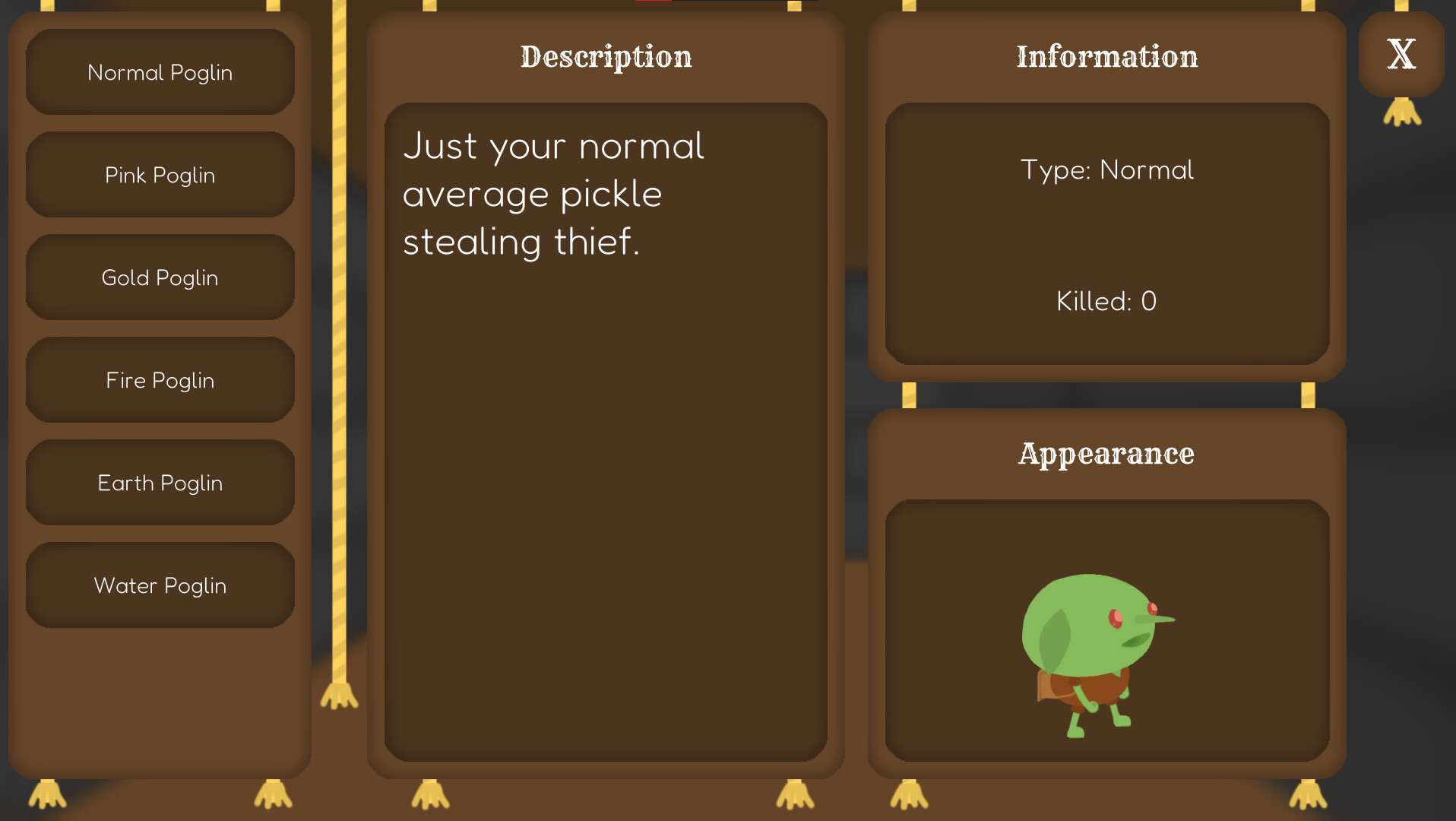
Task: Click the pickle thief description text
Action: click(x=553, y=194)
